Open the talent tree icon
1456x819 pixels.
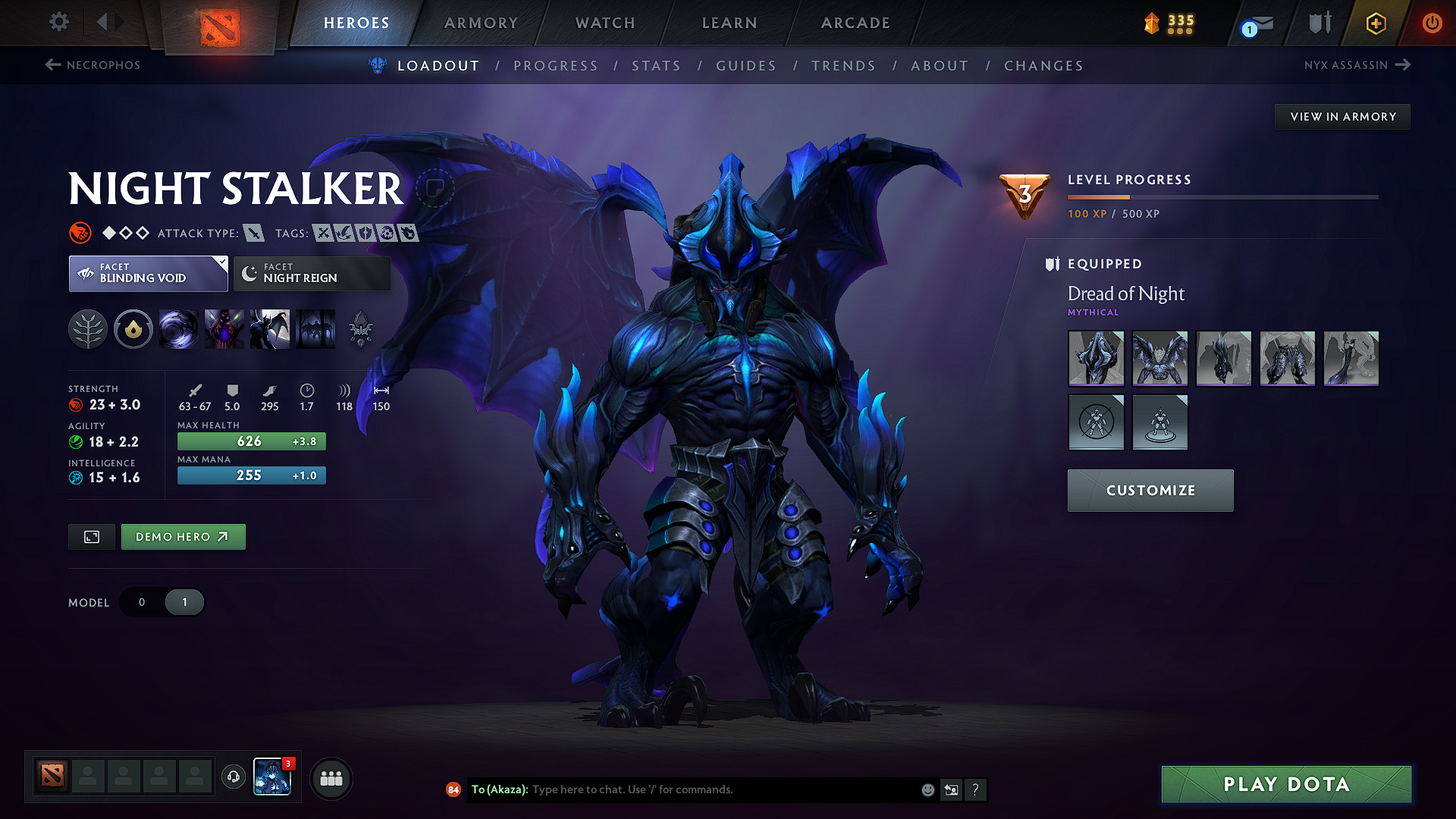(88, 329)
